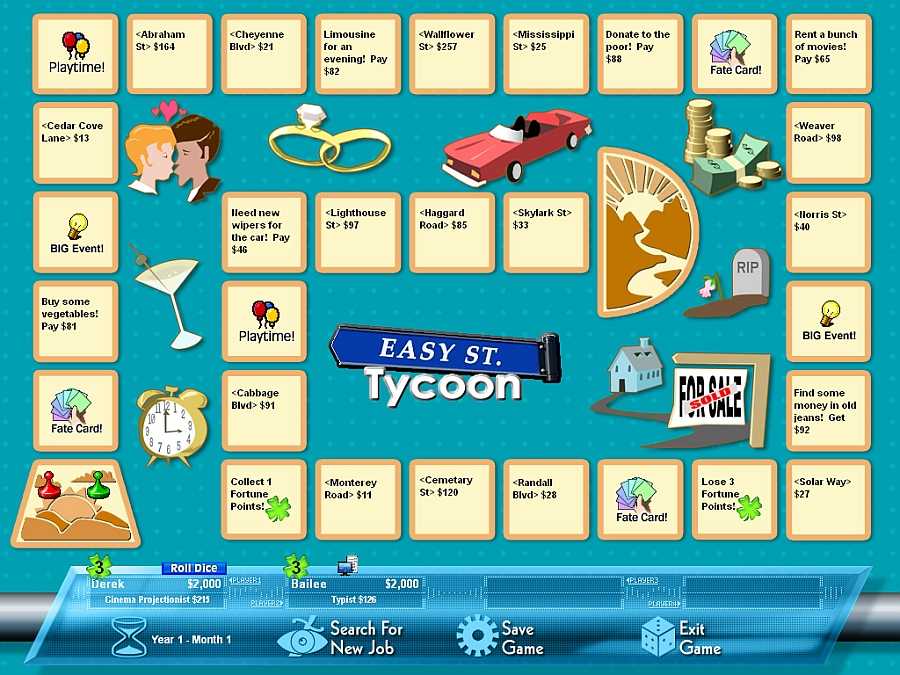The height and width of the screenshot is (675, 900).
Task: Select the Cabbage Blvd $91 tile
Action: pos(264,411)
